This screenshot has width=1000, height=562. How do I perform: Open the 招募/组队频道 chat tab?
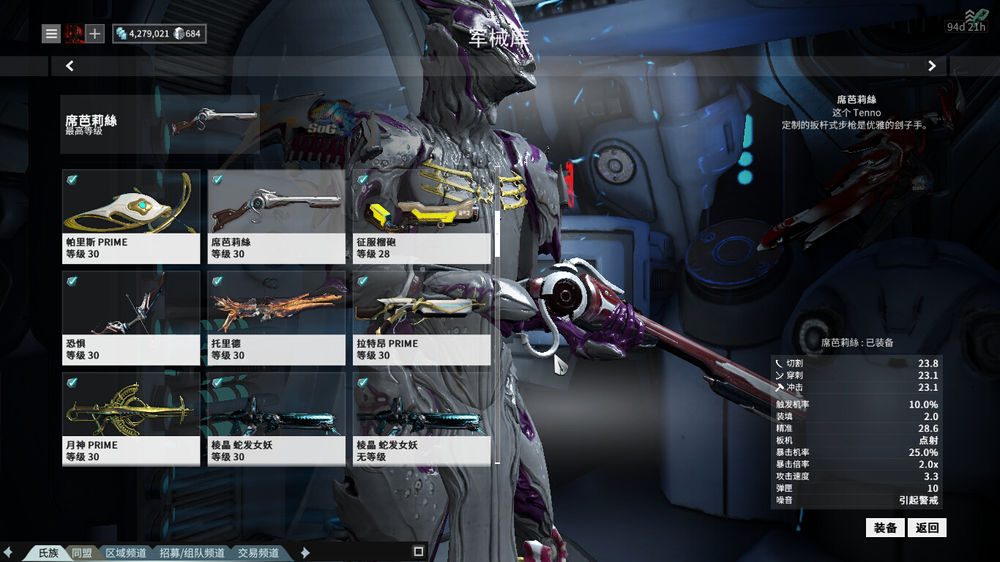tap(193, 552)
